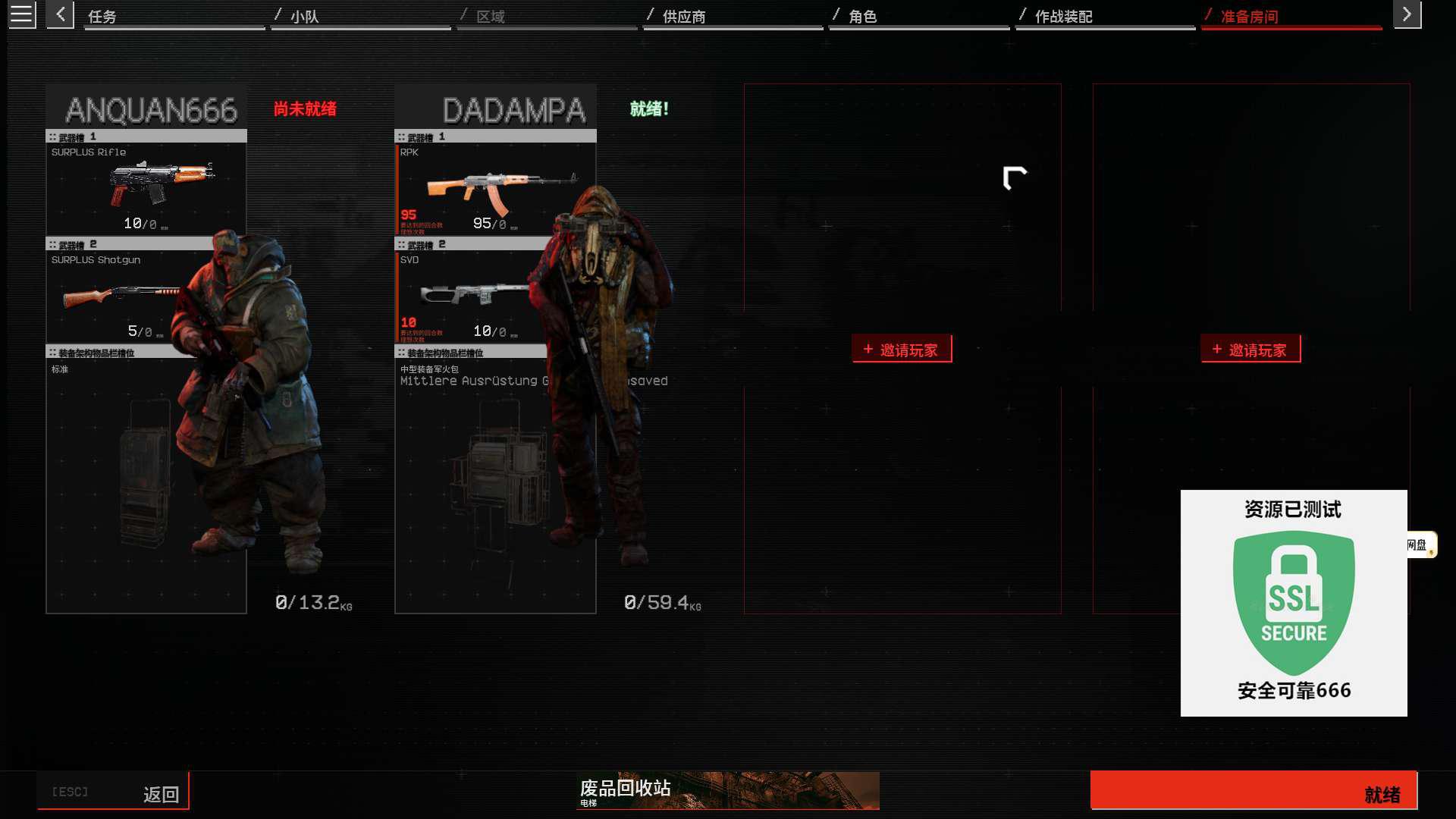
Task: Select the 准备房间 tab
Action: 1291,16
